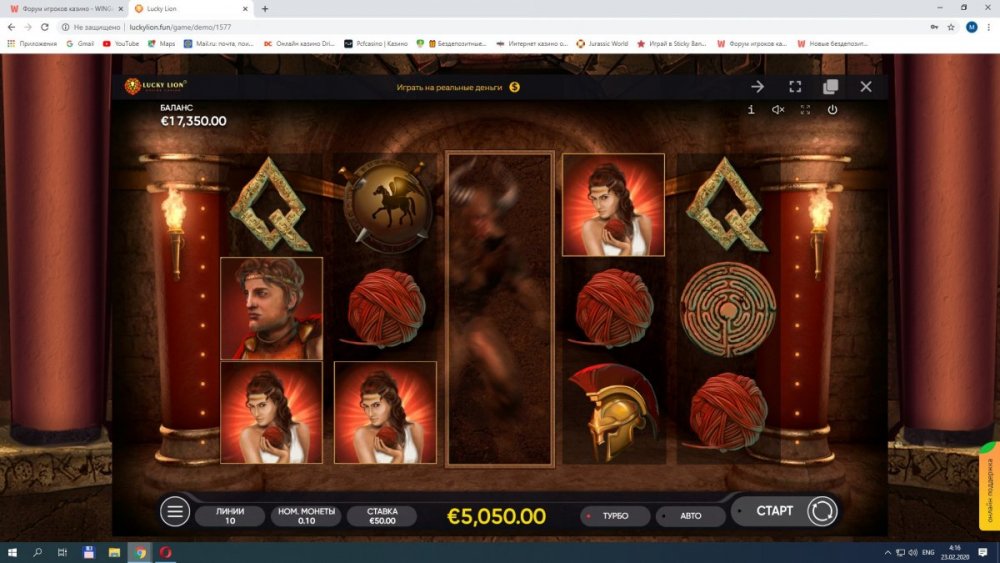Viewport: 1000px width, 563px height.
Task: Open the hamburger game menu
Action: pos(175,512)
